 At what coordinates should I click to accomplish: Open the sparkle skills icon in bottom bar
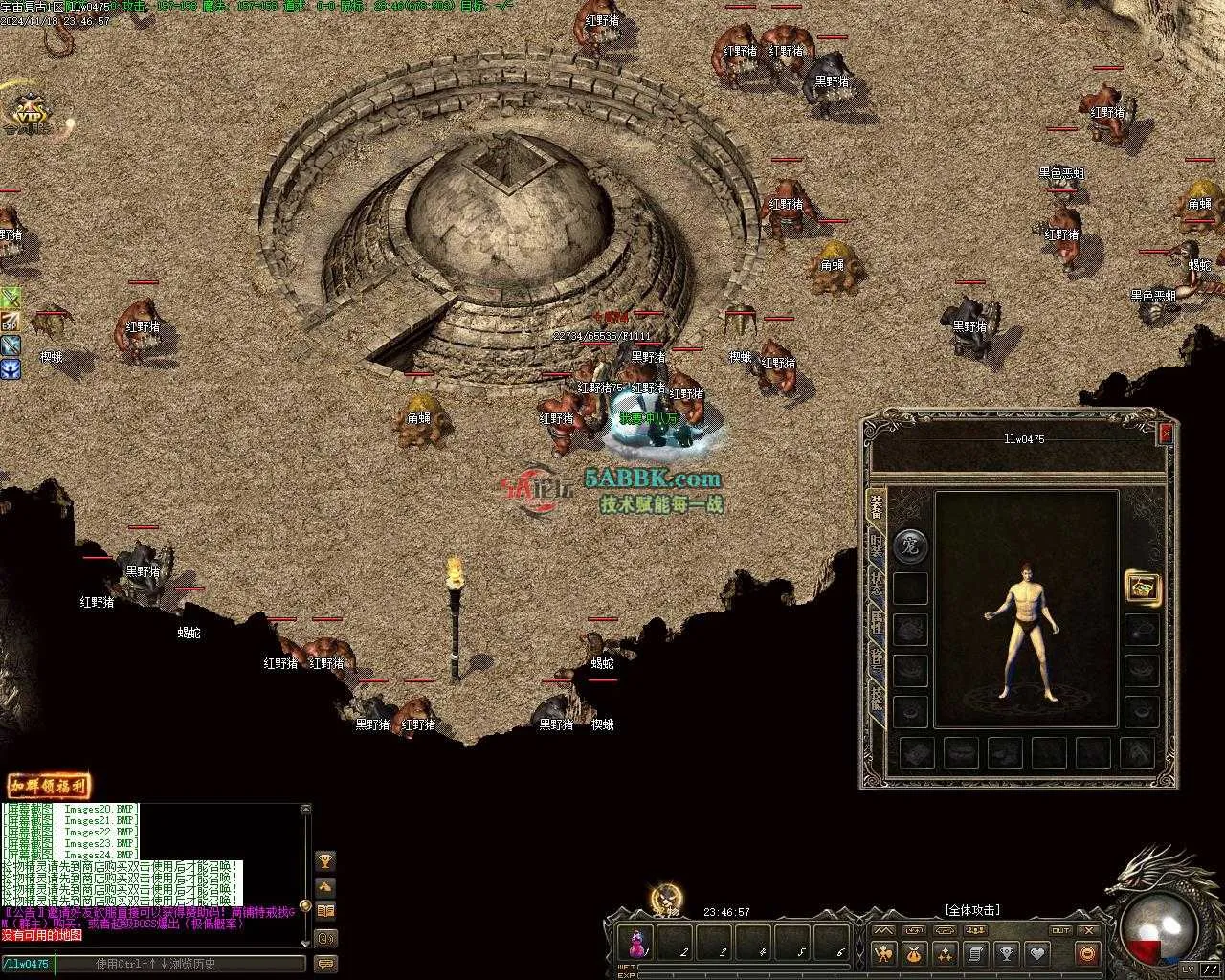[x=945, y=953]
